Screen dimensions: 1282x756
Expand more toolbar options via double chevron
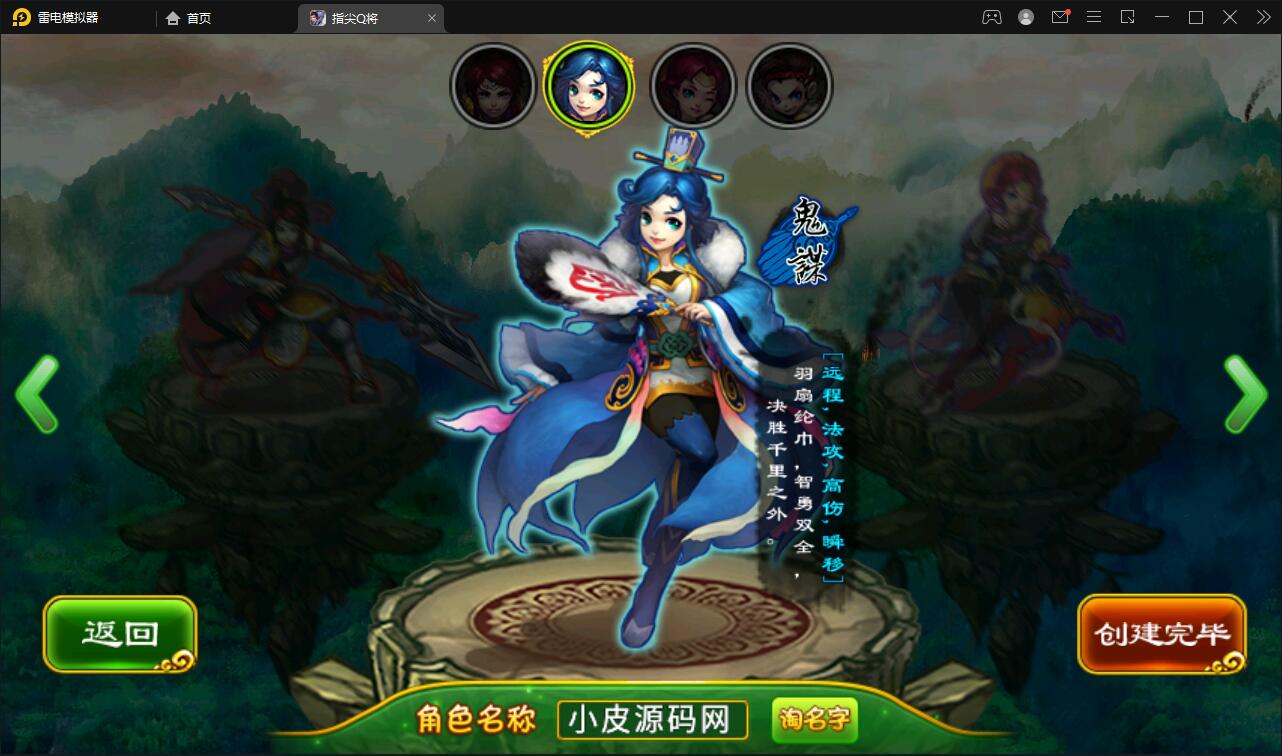pyautogui.click(x=1262, y=17)
